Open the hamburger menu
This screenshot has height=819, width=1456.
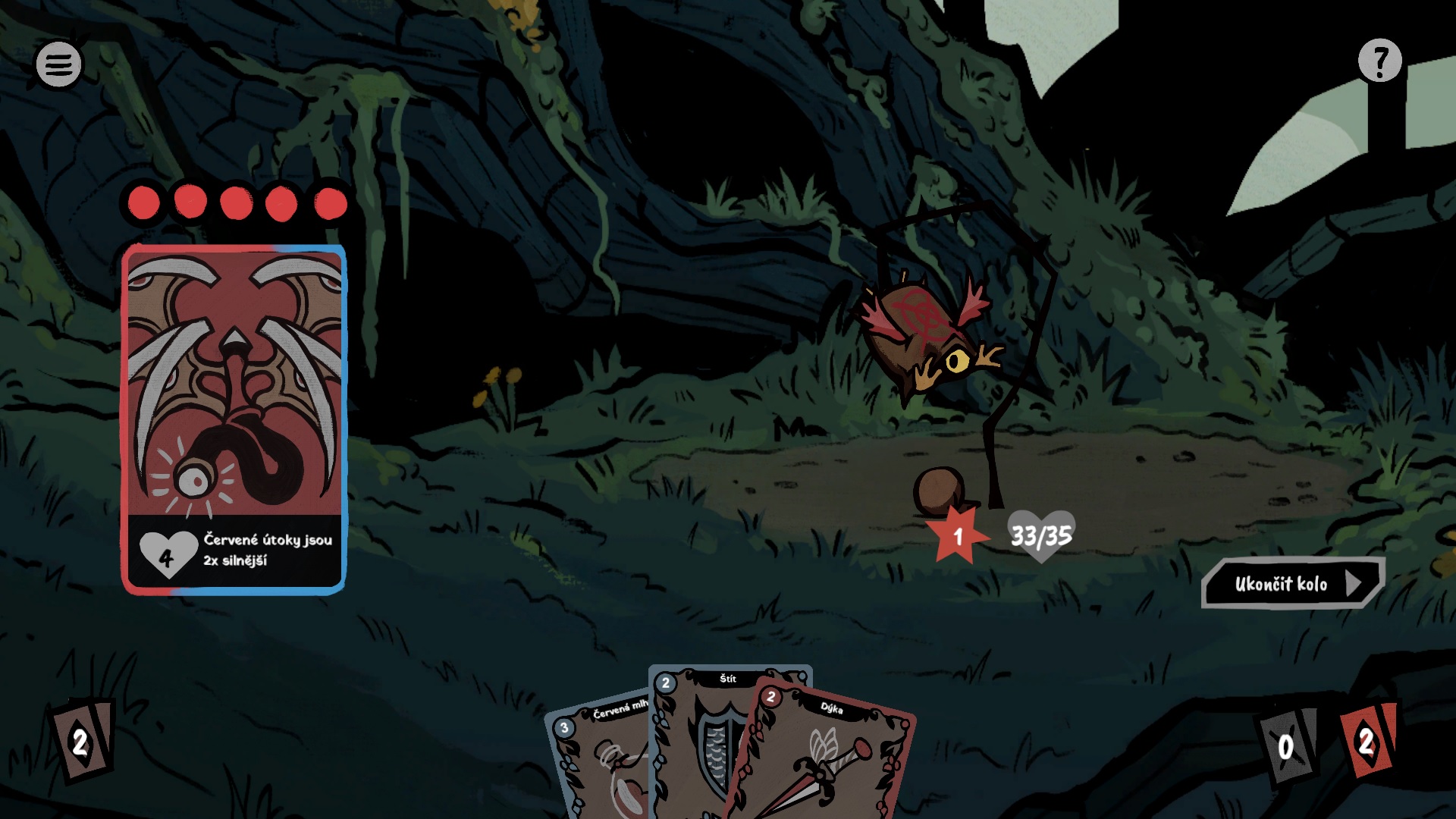58,64
